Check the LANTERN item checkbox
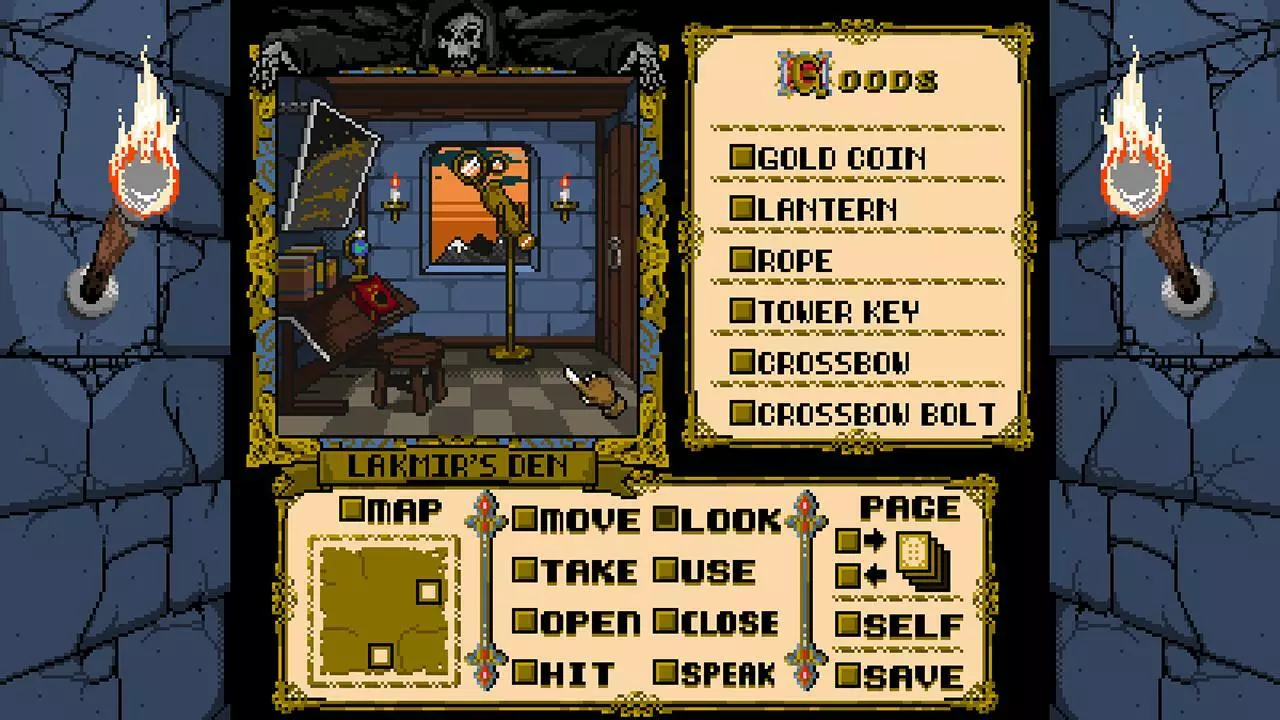This screenshot has height=720, width=1280. (x=741, y=209)
